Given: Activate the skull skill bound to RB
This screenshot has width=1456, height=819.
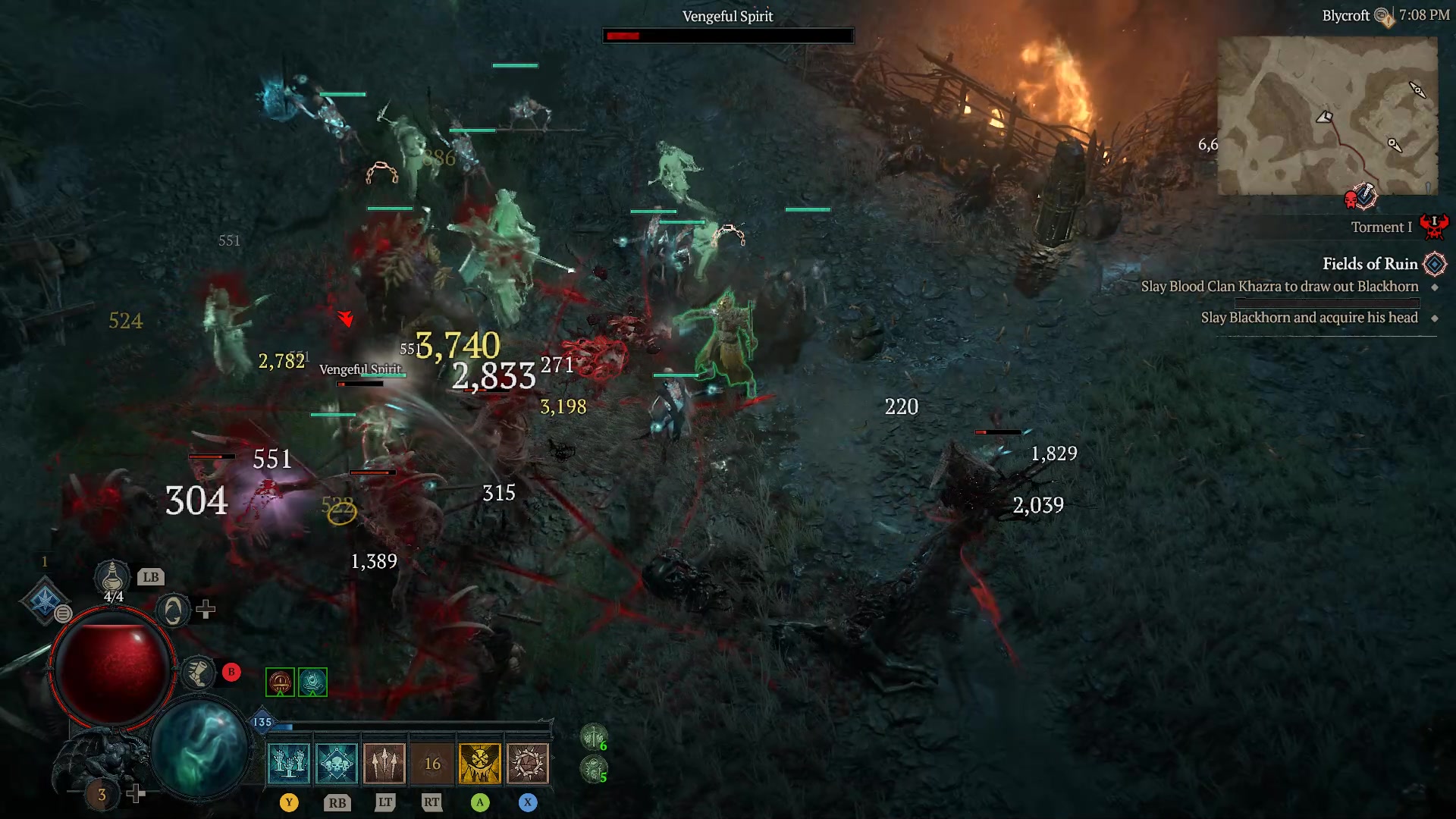Looking at the screenshot, I should [x=337, y=762].
